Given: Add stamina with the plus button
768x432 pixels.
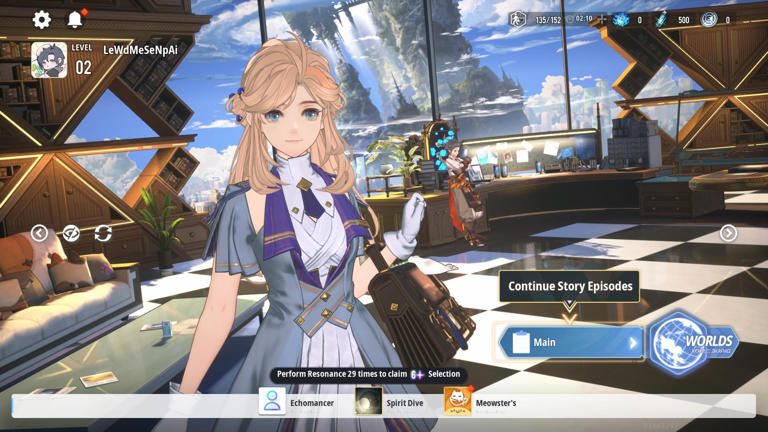Looking at the screenshot, I should click(x=602, y=20).
